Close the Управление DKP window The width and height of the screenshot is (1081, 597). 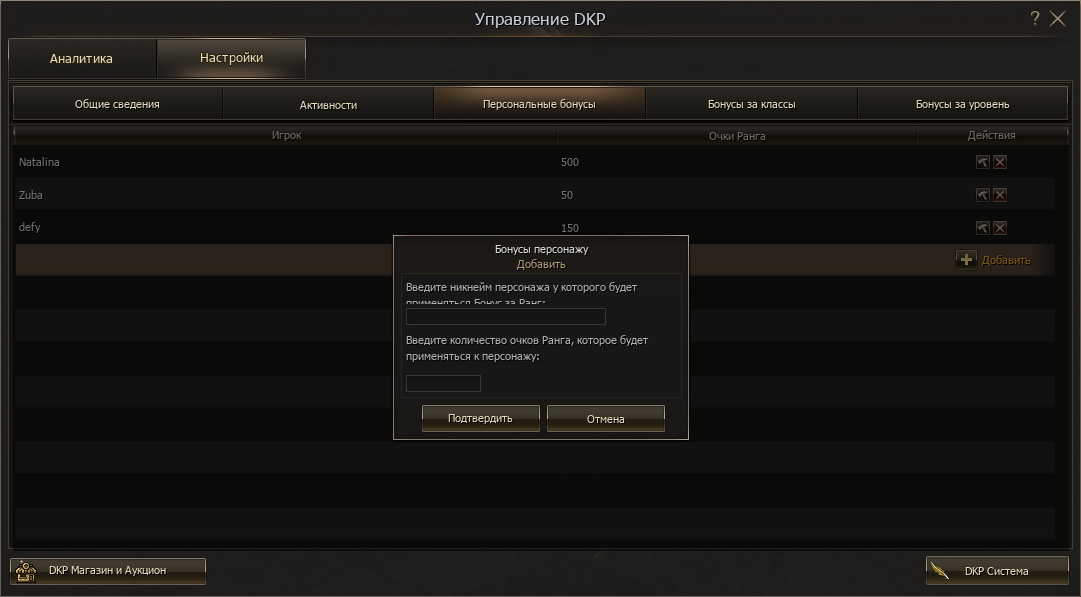point(1058,19)
